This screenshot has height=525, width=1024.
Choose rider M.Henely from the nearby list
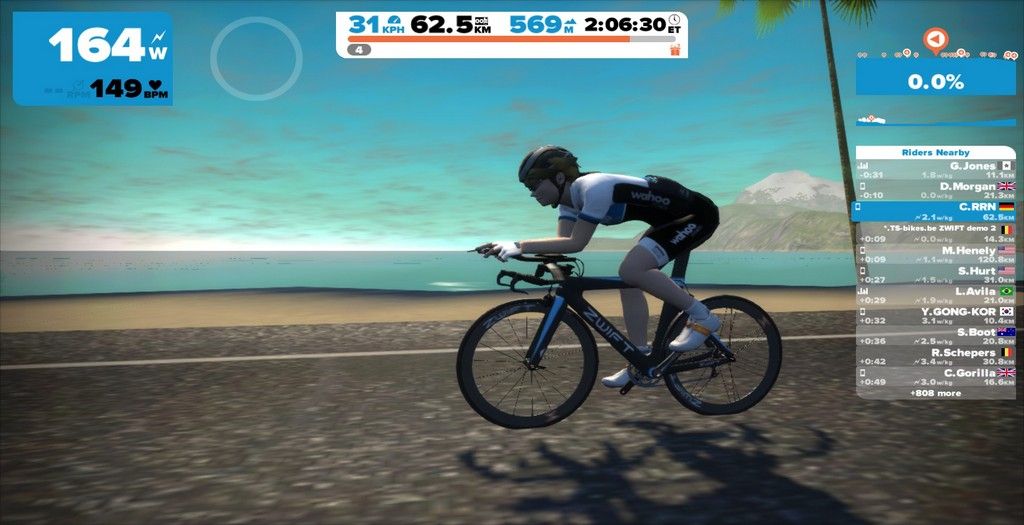(935, 254)
